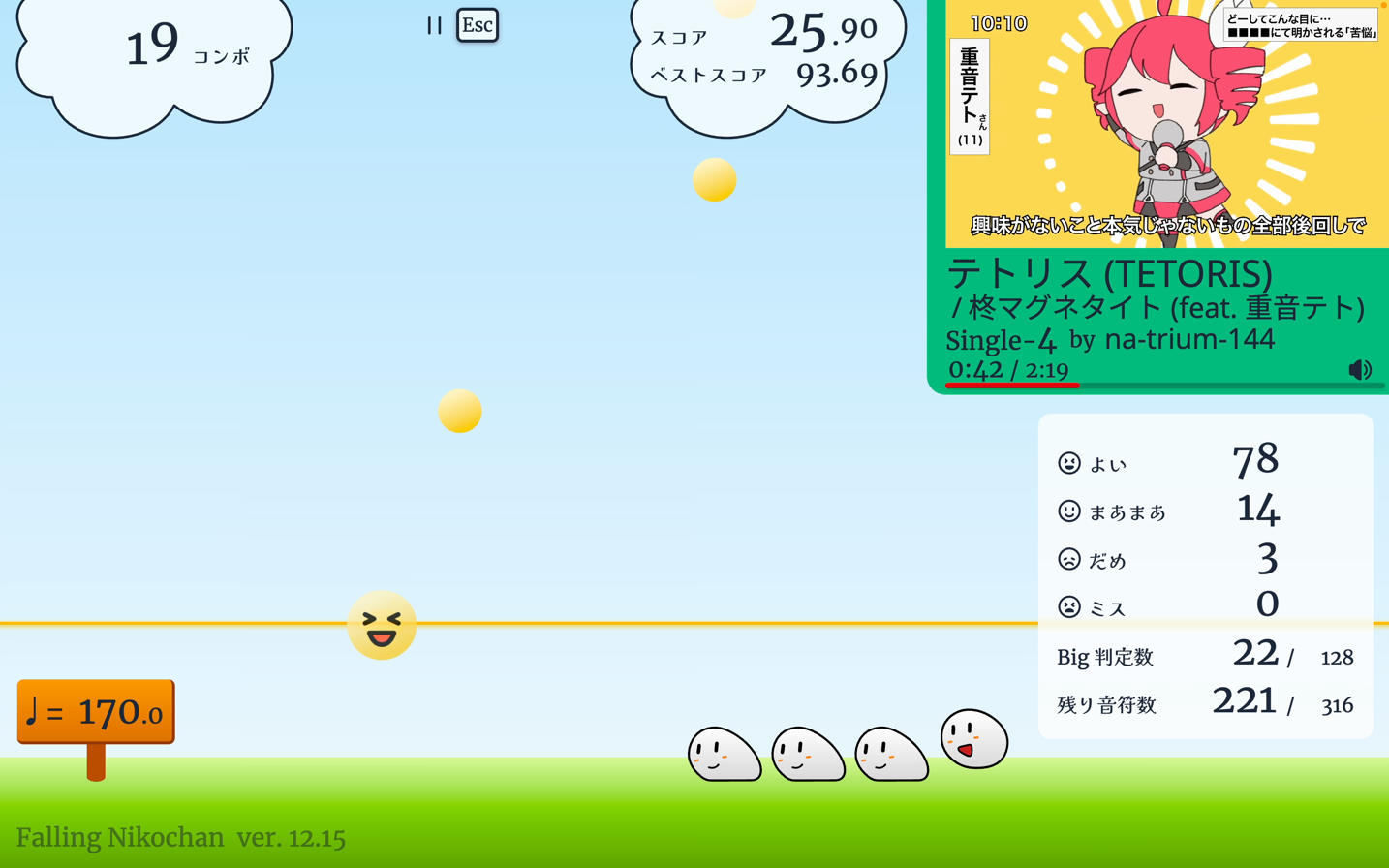Click the falling yellow note near the judge line
This screenshot has width=1389, height=868.
click(459, 411)
